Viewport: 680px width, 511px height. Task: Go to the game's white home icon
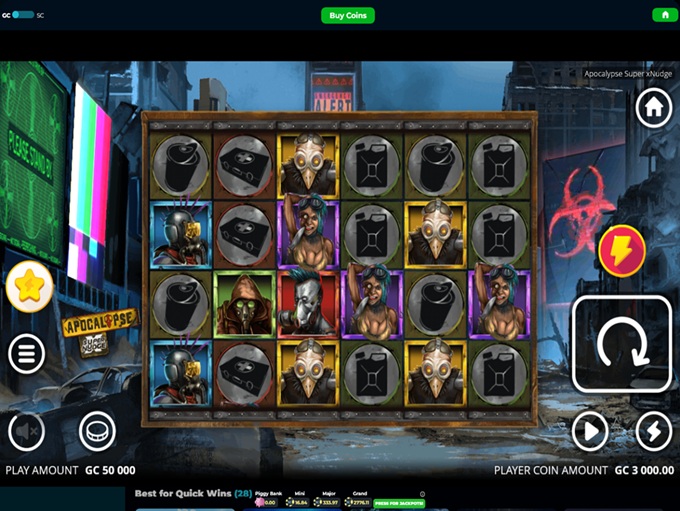(653, 107)
